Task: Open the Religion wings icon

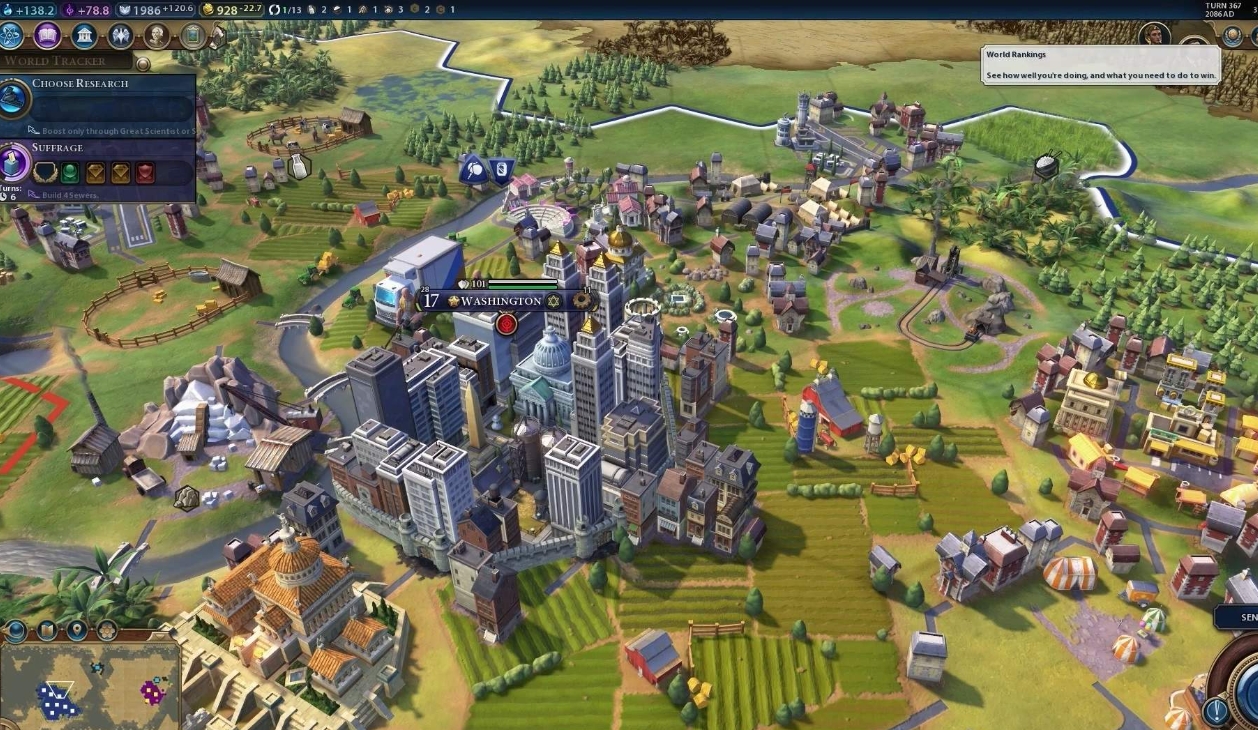Action: [x=120, y=36]
